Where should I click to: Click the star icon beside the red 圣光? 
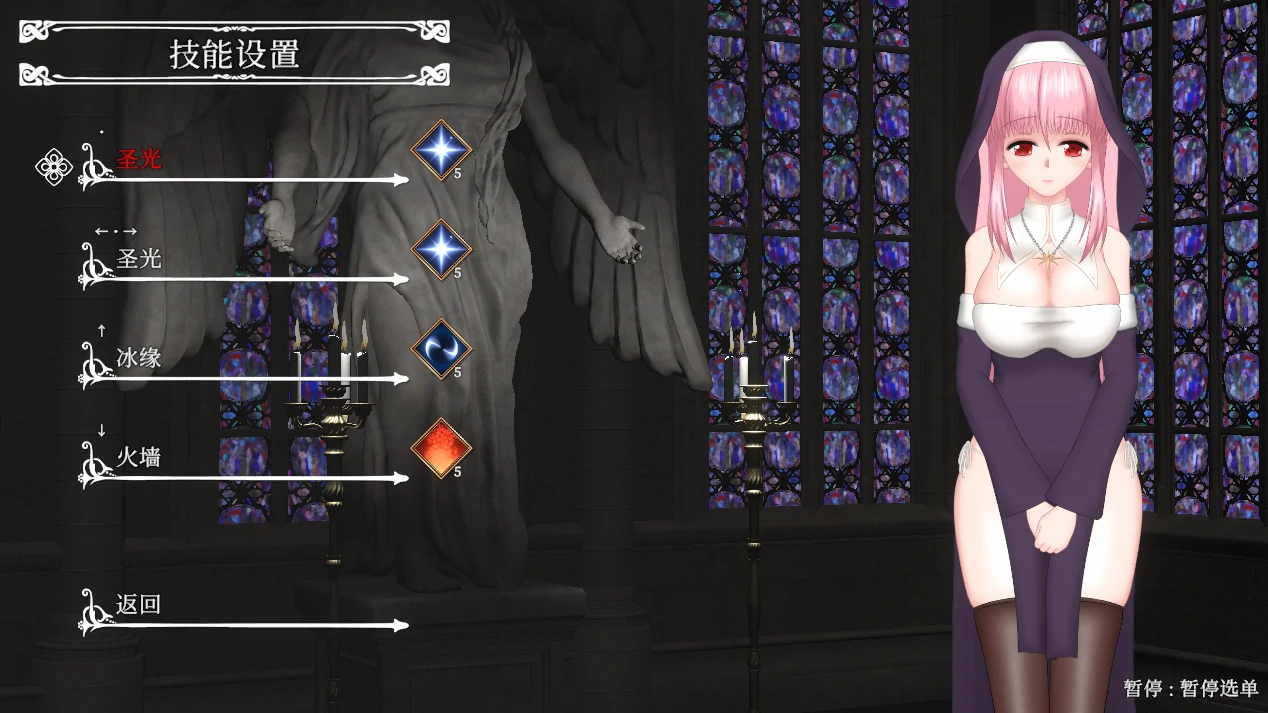pos(441,150)
